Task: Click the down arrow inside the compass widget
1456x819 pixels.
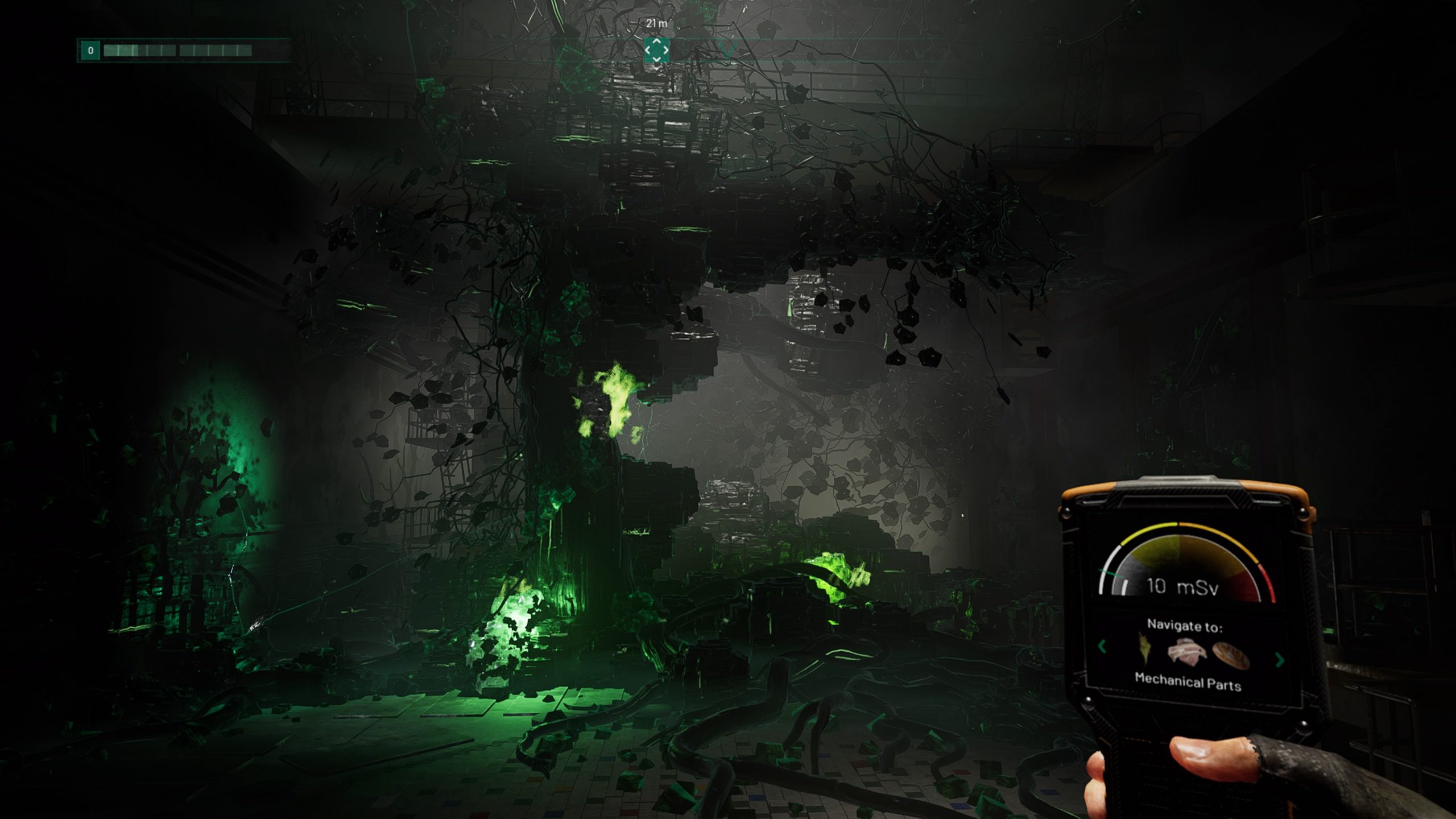Action: [656, 57]
